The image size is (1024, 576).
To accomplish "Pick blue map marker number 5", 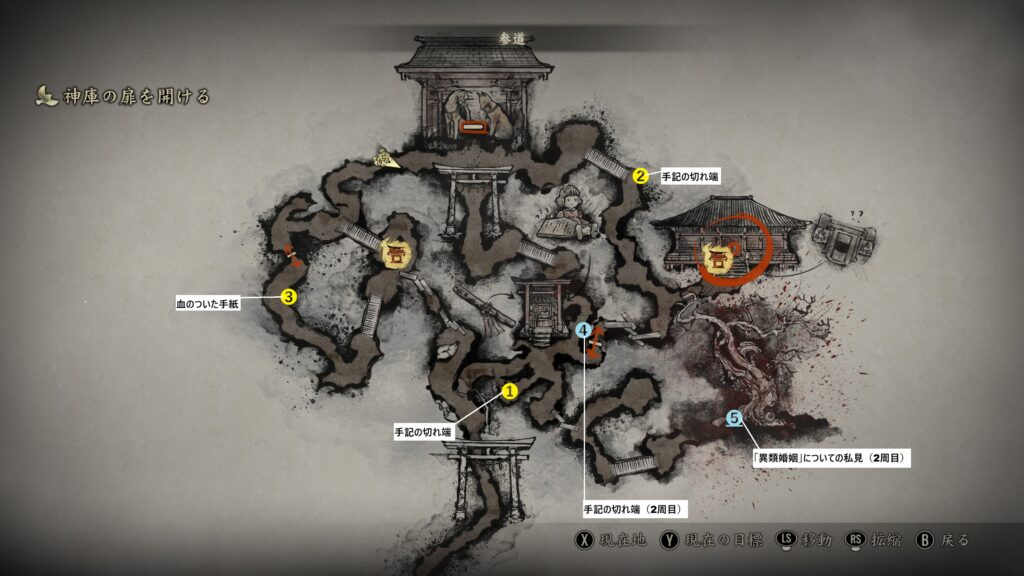I will [734, 418].
